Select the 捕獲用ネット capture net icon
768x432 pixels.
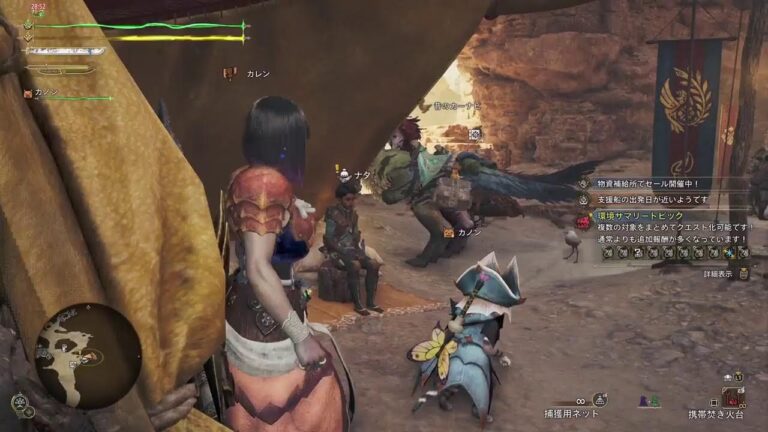(x=599, y=399)
